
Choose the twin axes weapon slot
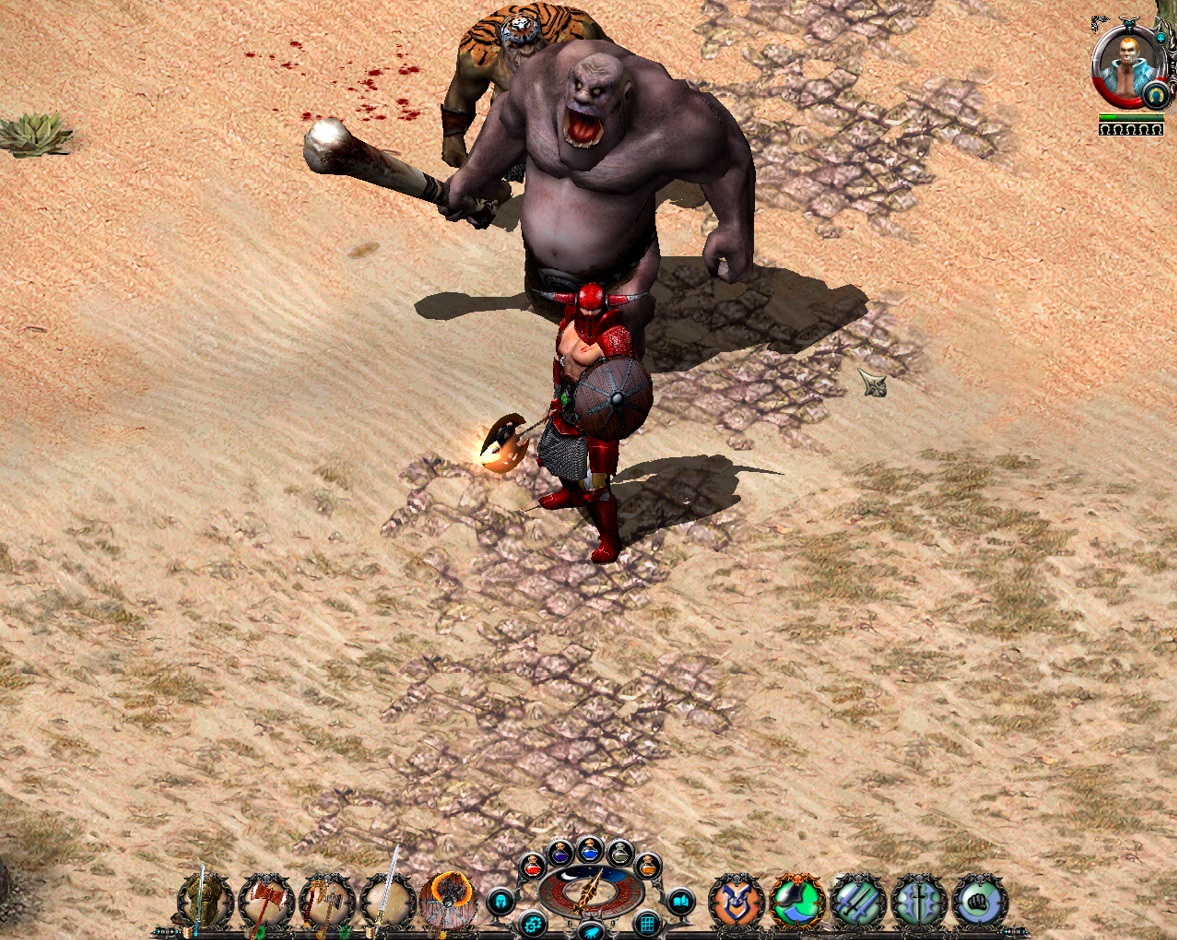tap(327, 901)
